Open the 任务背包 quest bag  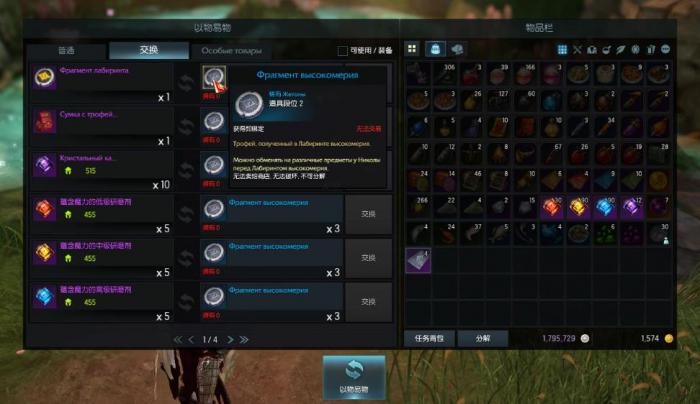click(428, 339)
